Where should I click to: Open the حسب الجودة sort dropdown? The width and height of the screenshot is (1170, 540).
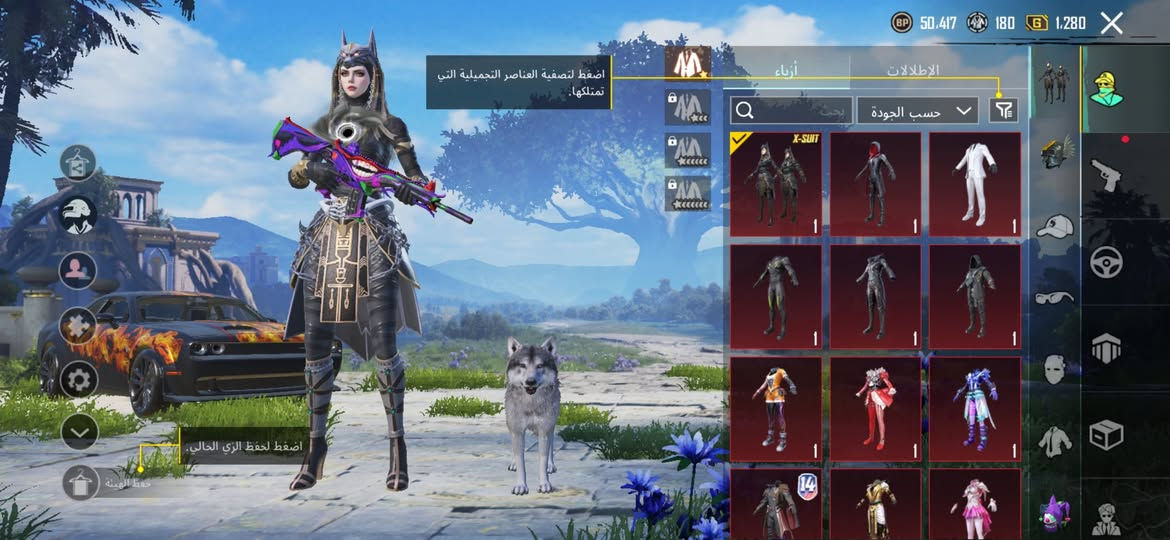click(917, 110)
